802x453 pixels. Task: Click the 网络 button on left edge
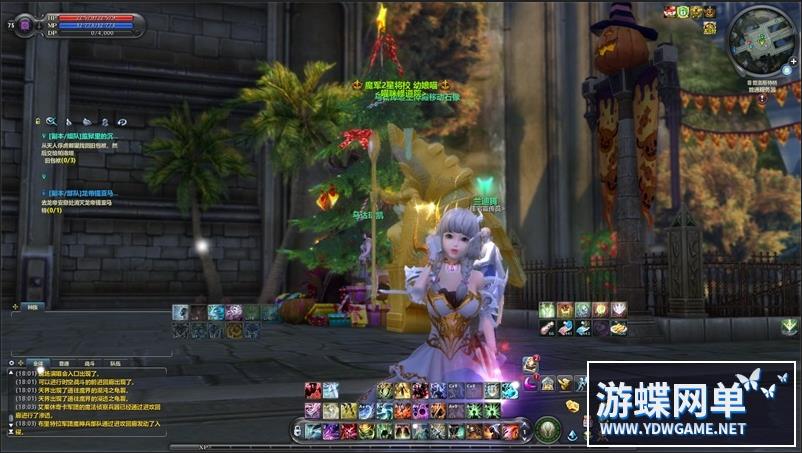pyautogui.click(x=33, y=306)
